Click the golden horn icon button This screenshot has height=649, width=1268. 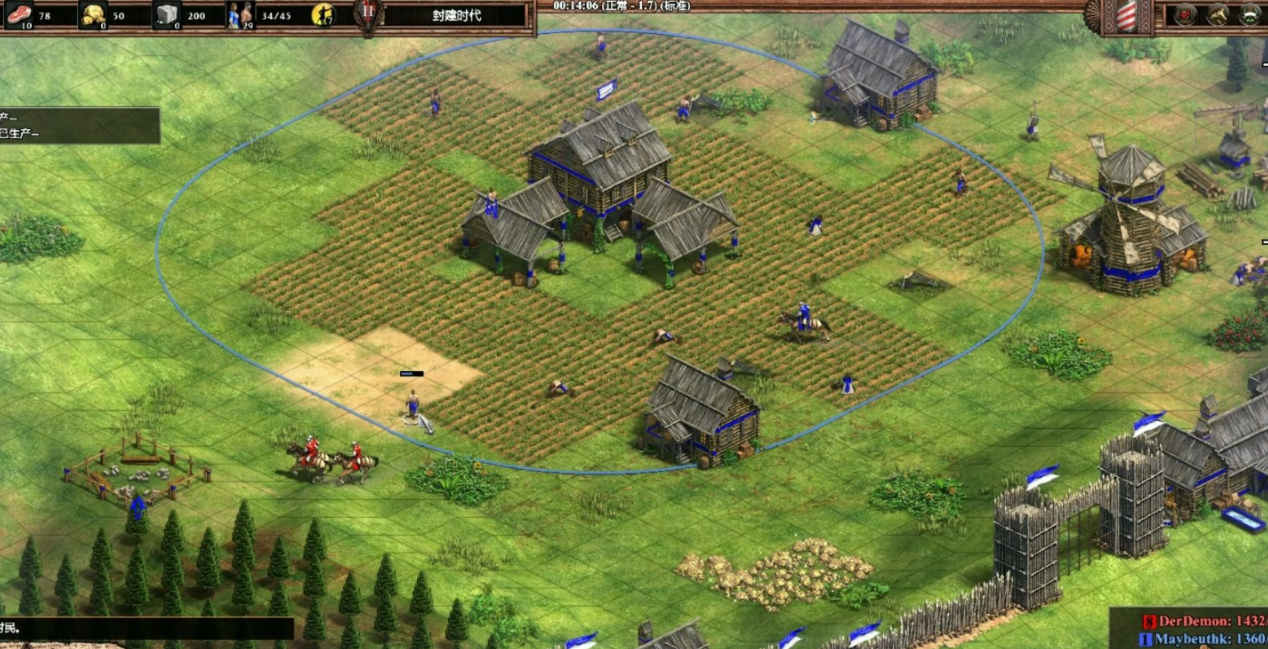1217,15
